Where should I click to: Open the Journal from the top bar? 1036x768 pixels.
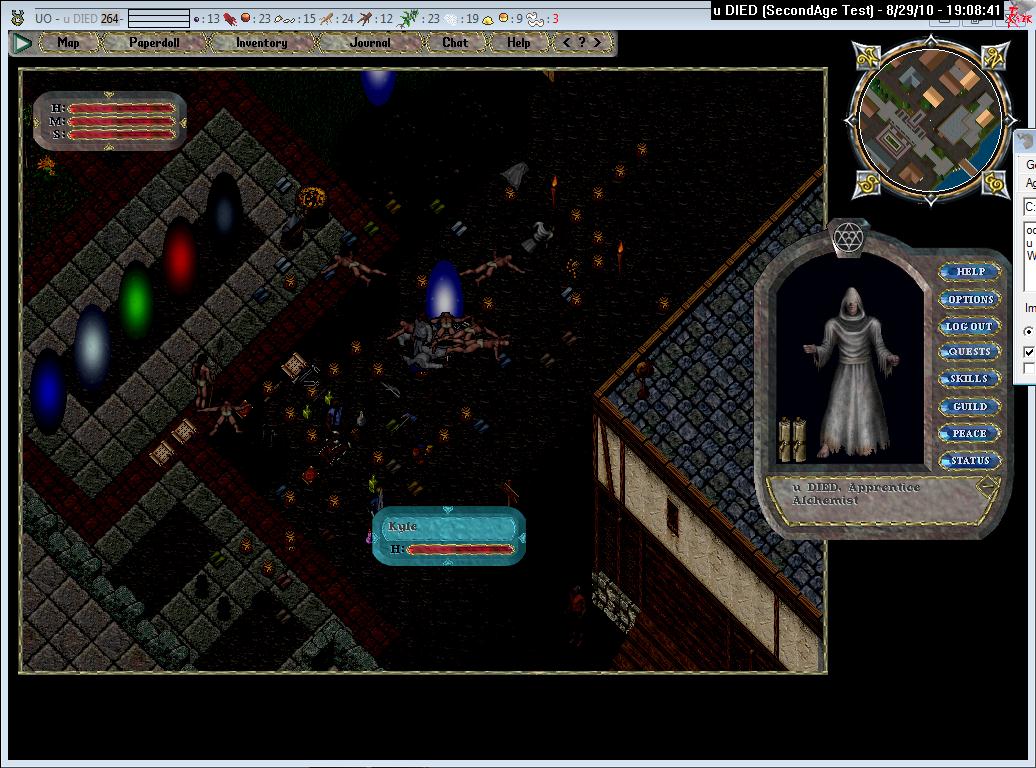370,43
